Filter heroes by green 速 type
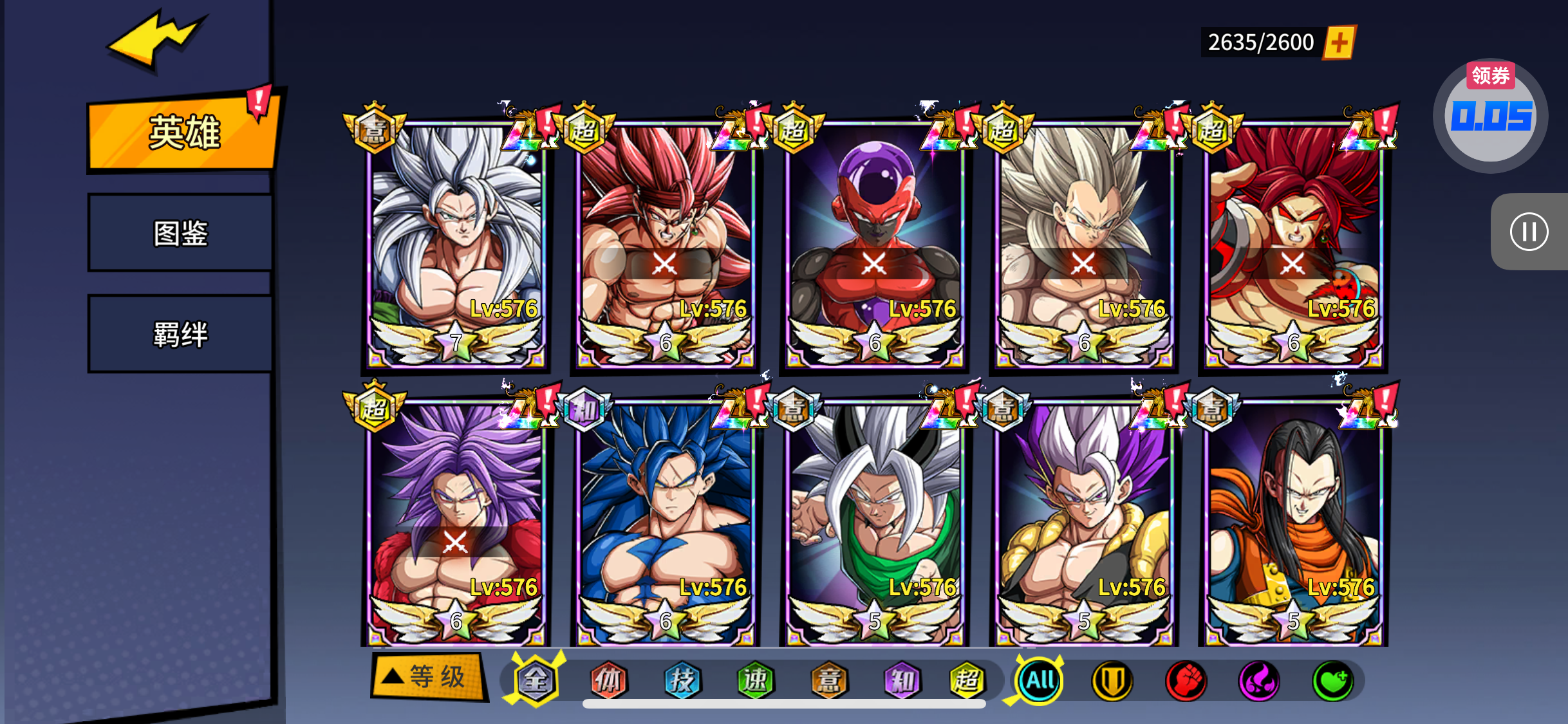 coord(755,681)
